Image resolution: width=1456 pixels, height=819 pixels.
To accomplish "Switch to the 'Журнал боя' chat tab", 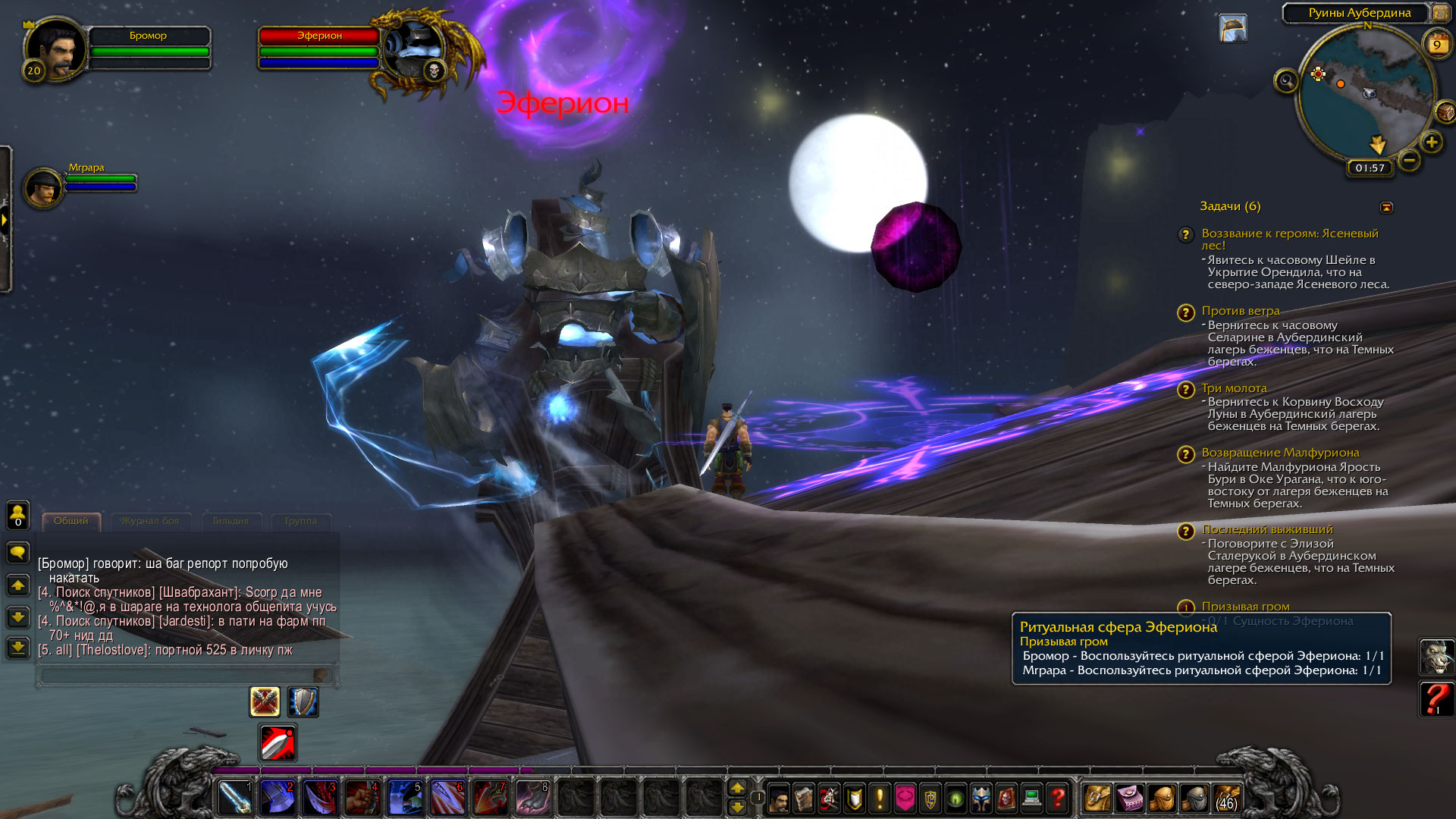I will tap(150, 521).
